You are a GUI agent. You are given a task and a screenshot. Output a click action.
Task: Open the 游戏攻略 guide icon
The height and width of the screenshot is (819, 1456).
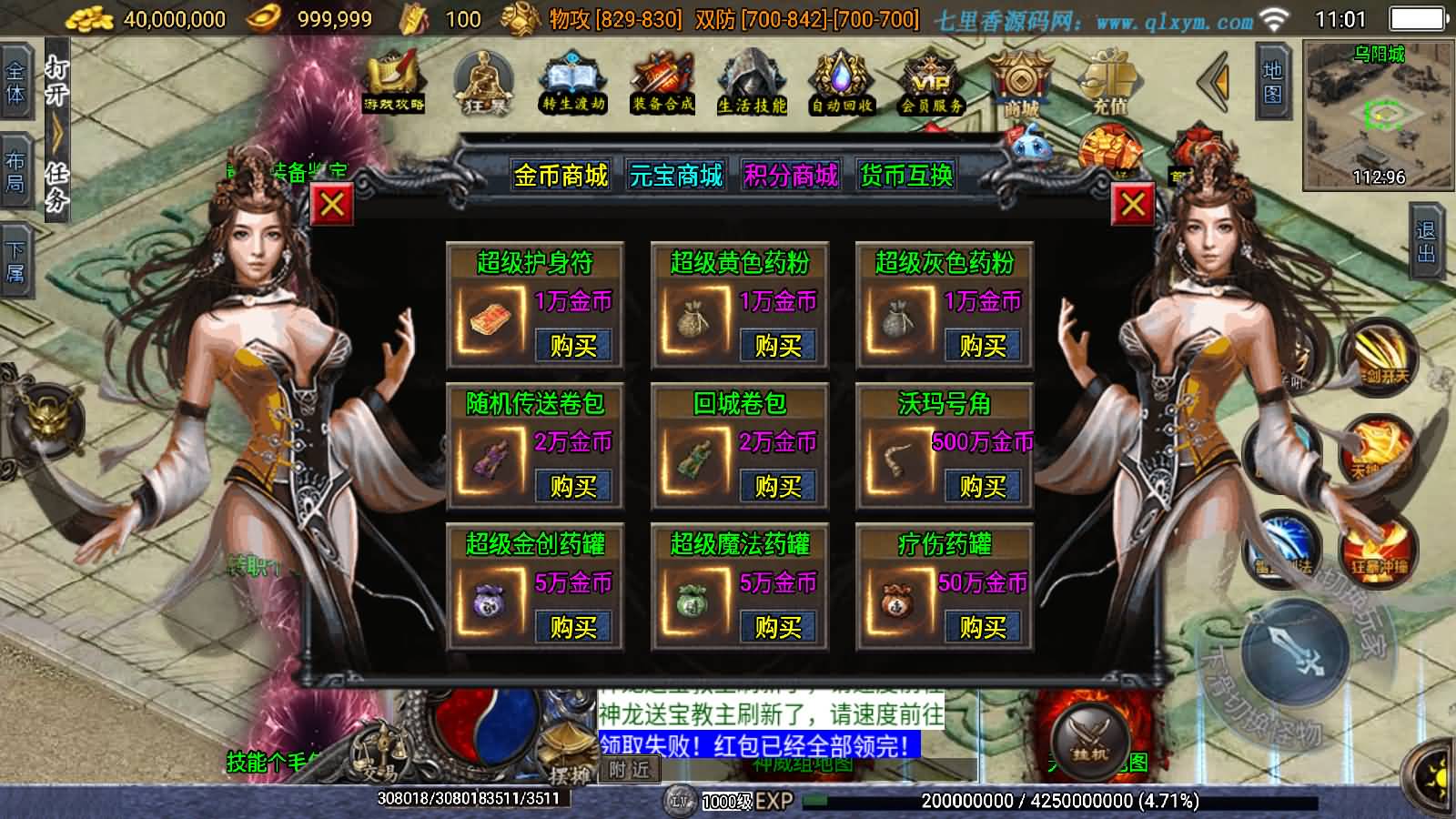tap(389, 82)
